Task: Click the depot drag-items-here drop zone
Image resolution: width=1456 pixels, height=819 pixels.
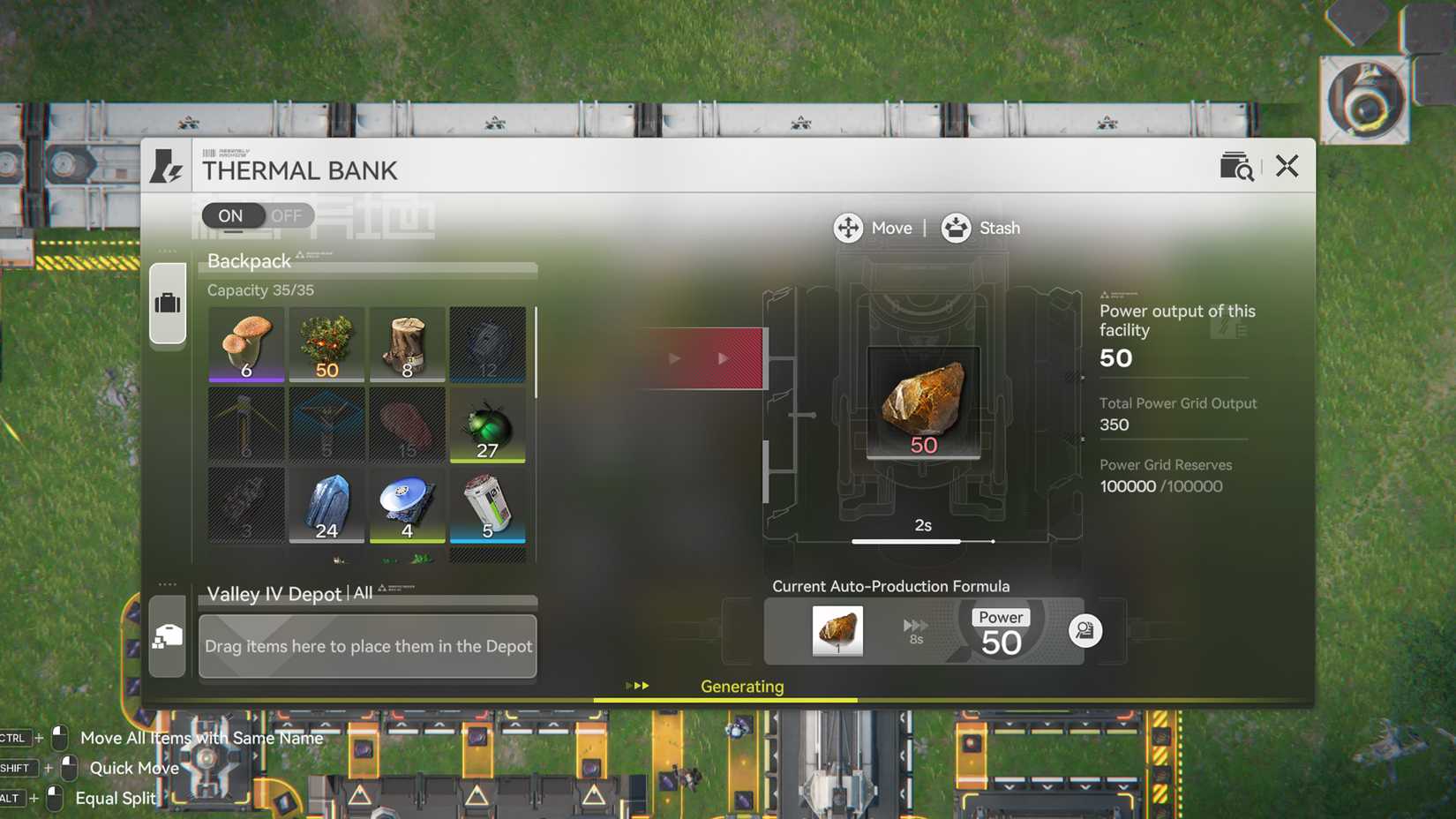Action: click(x=368, y=647)
